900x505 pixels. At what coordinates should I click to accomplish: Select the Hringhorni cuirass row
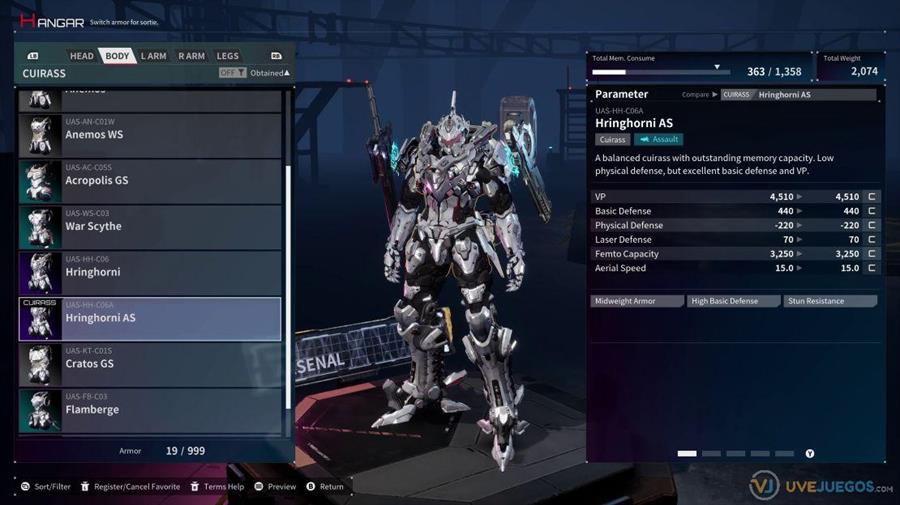pyautogui.click(x=150, y=273)
